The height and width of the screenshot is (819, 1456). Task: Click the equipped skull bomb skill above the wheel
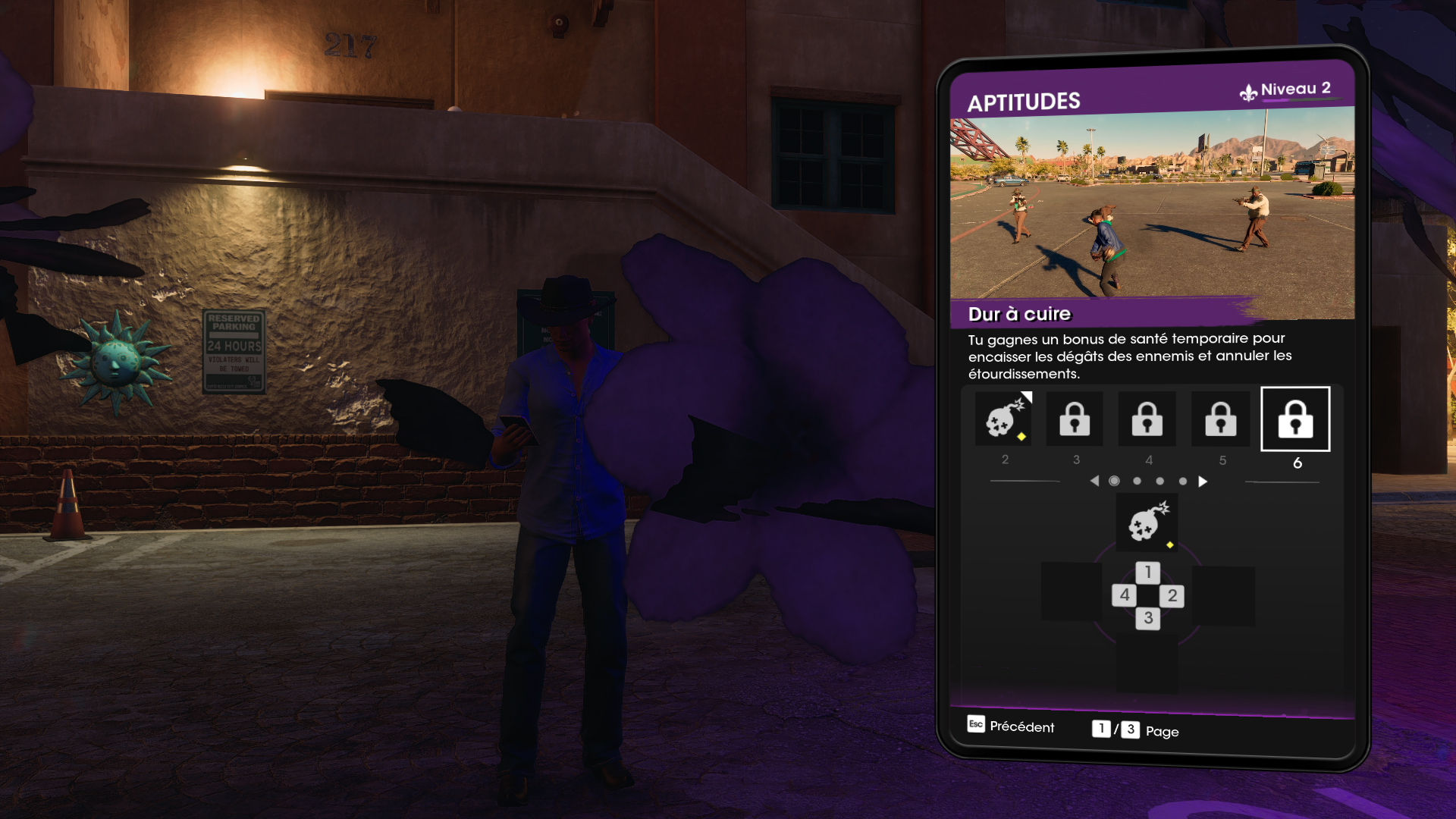tap(1147, 522)
